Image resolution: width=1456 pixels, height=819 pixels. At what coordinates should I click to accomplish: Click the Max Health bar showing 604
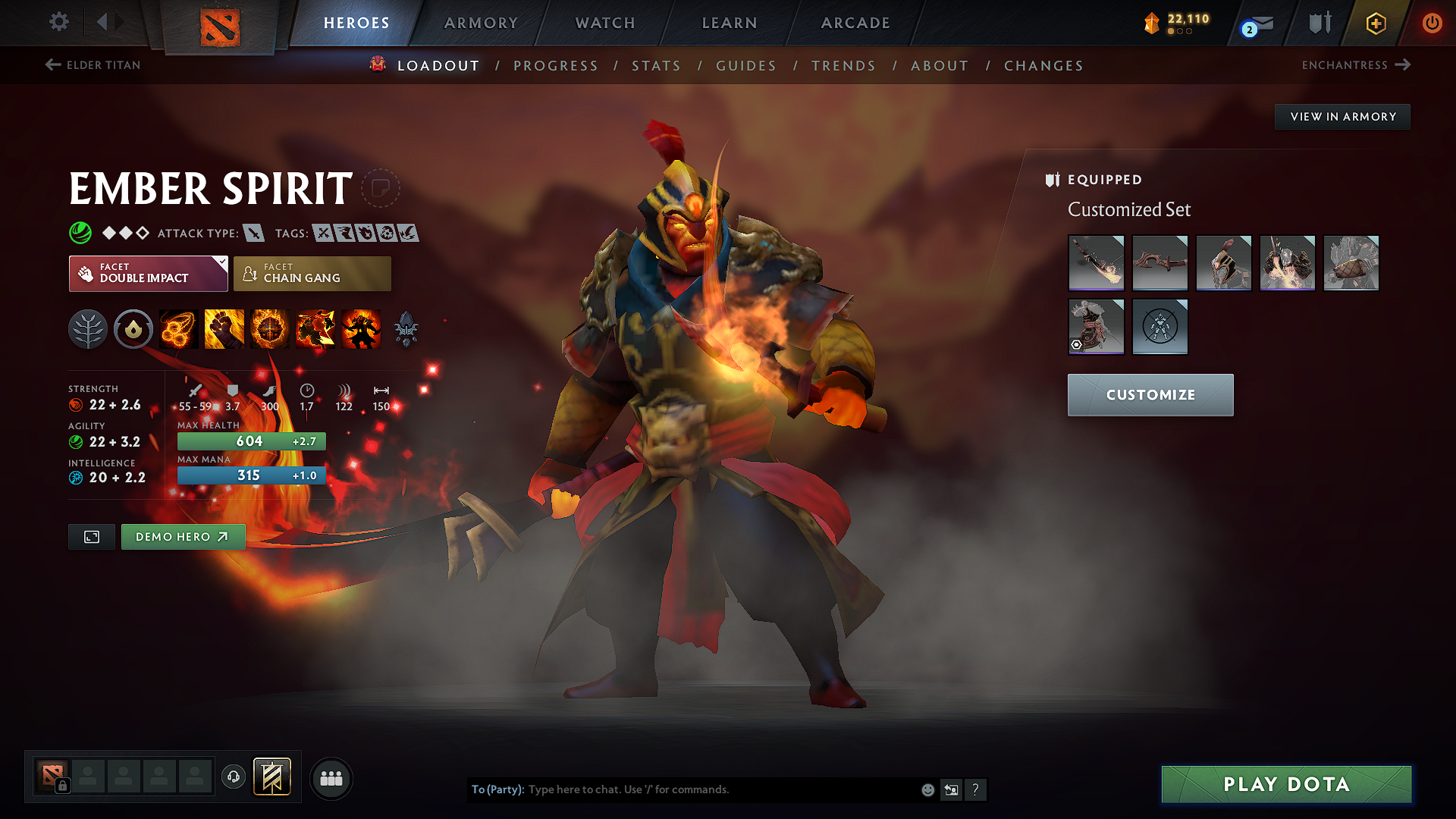coord(251,441)
